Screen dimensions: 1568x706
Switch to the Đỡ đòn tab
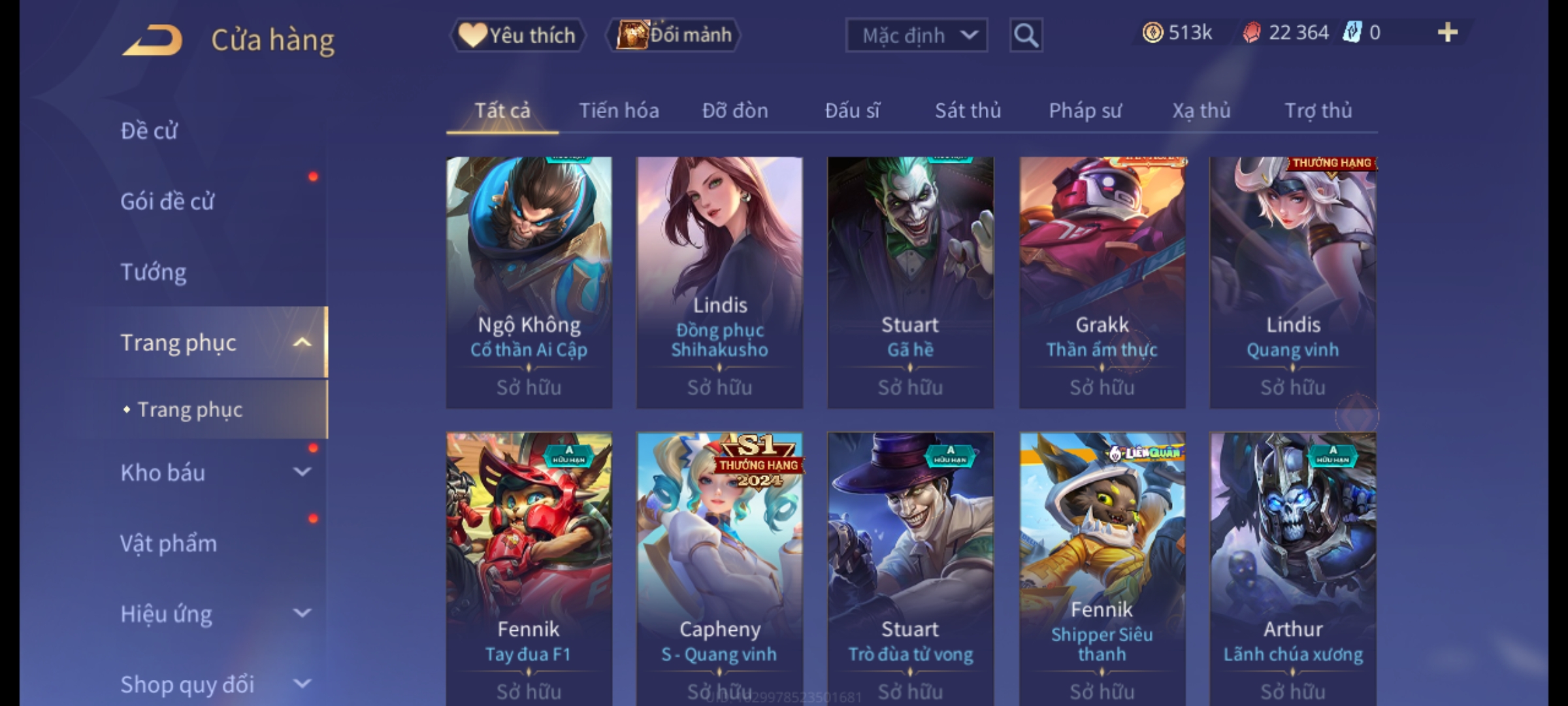point(735,110)
